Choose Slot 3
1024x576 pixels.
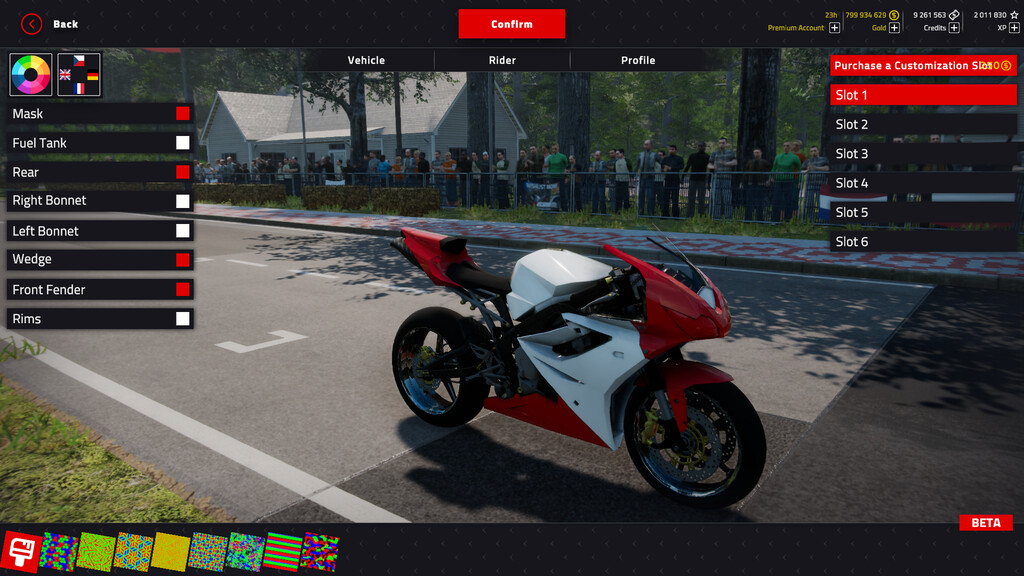coord(923,154)
